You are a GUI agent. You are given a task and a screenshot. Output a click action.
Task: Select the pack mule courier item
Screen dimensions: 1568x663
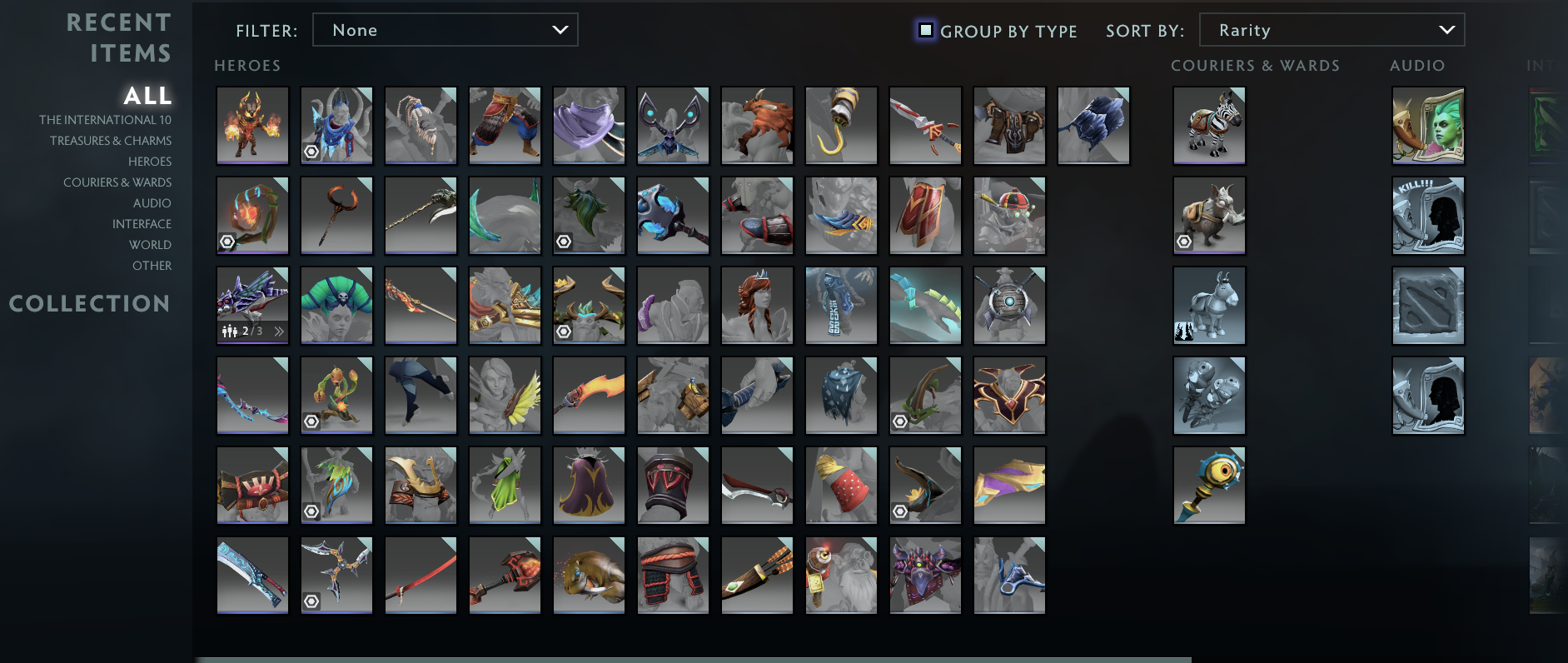coord(1209,305)
